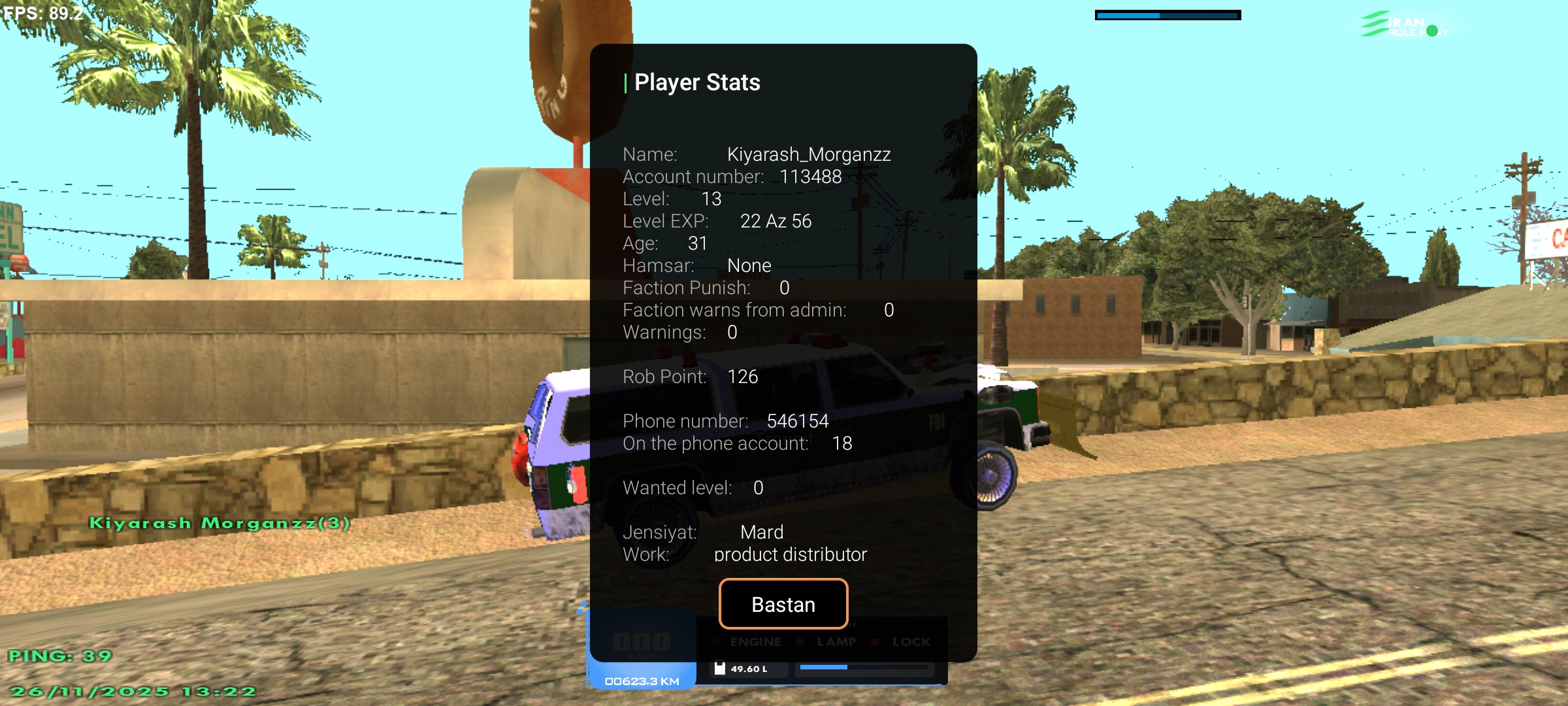Viewport: 1568px width, 706px height.
Task: Click the name Kiyarash_Morganzz in stats
Action: pyautogui.click(x=810, y=154)
